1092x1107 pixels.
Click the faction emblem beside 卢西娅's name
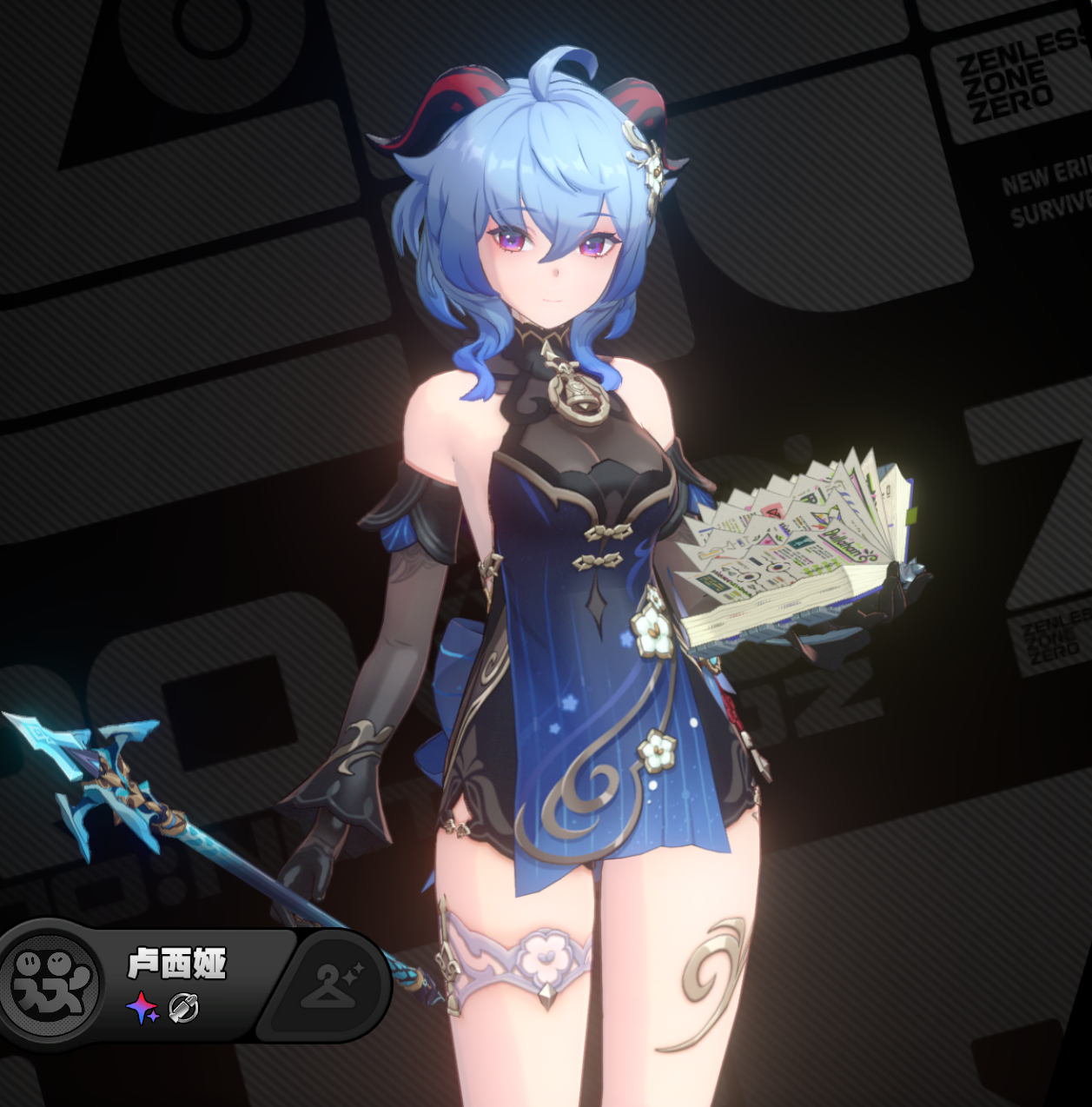(x=51, y=984)
